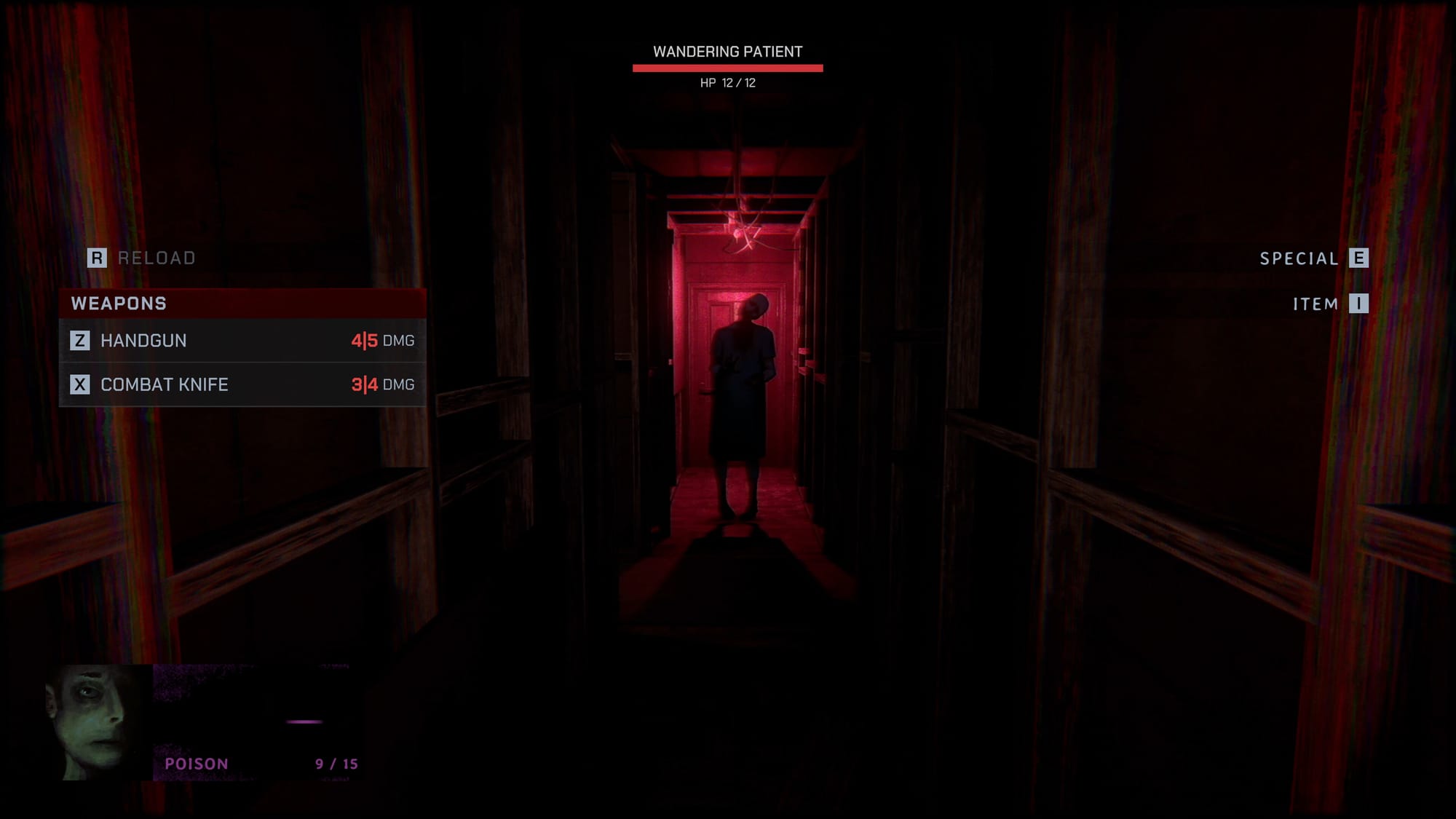Click the POISON status label

197,764
